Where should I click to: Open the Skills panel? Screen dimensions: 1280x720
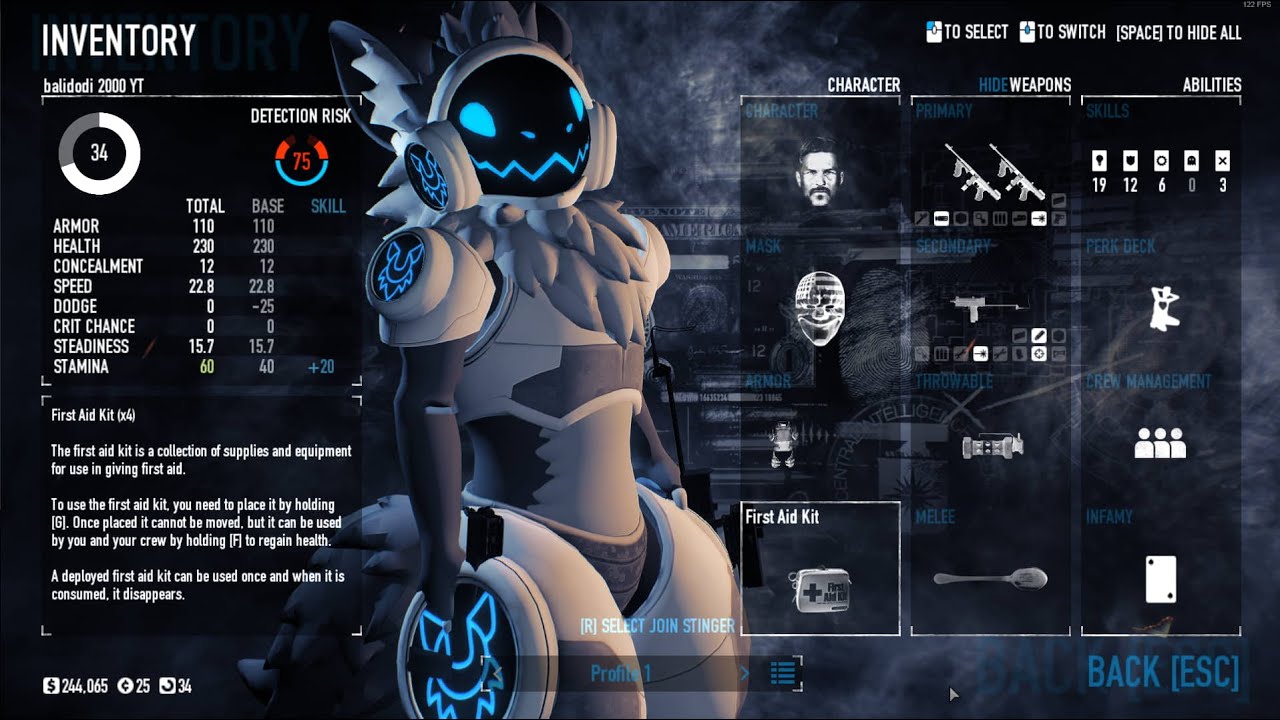pos(1161,172)
